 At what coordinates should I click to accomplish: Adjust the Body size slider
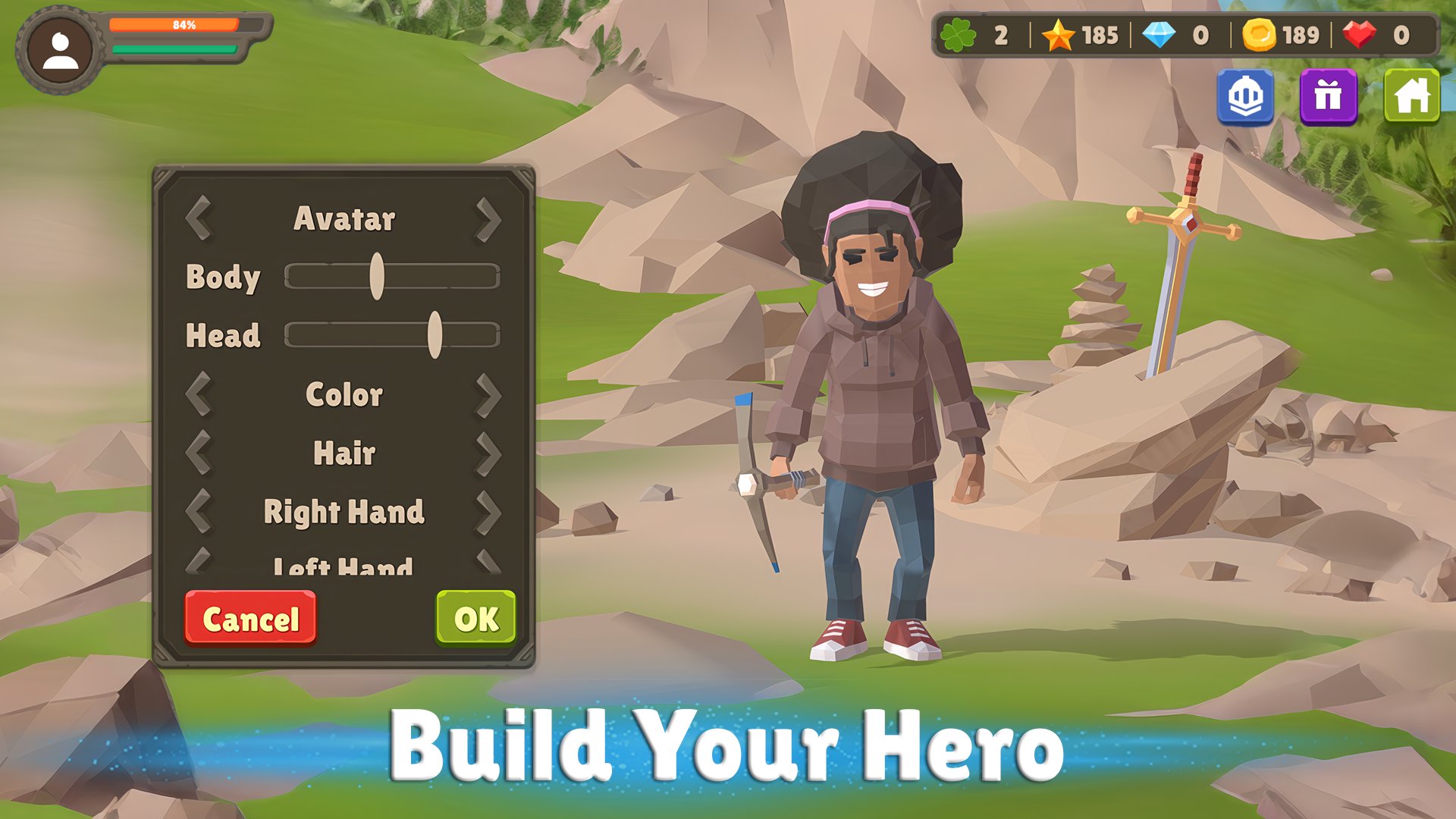pyautogui.click(x=378, y=278)
